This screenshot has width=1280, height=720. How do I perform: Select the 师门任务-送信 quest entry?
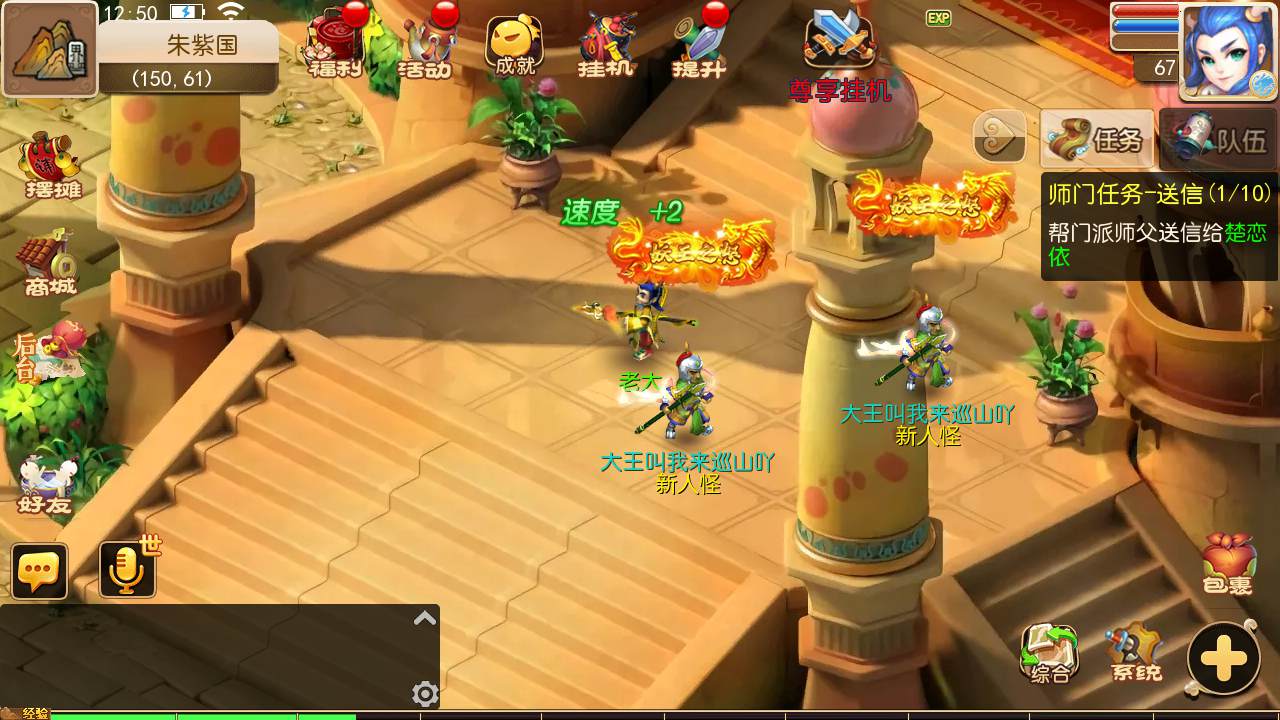click(1158, 225)
